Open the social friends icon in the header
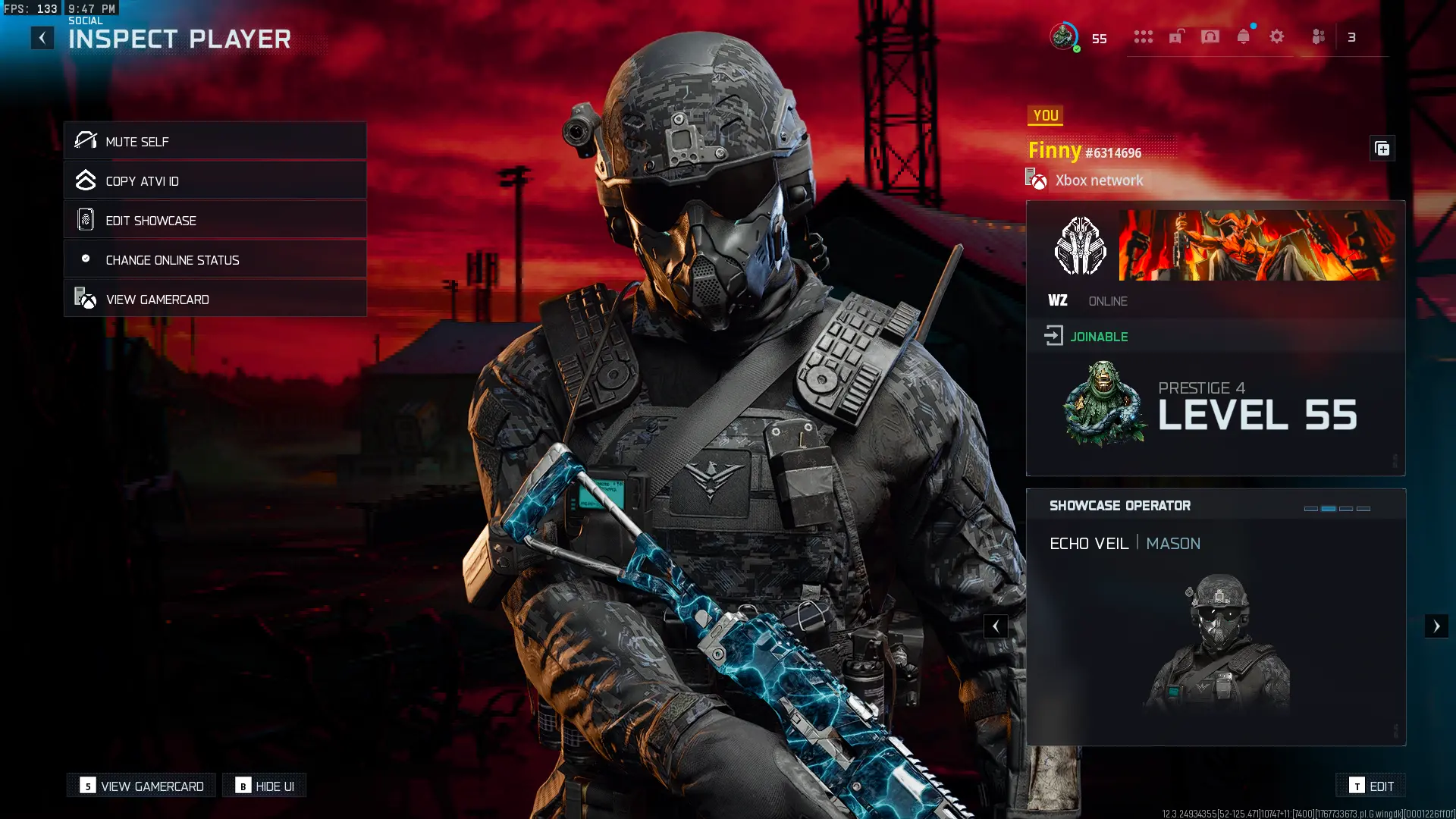The width and height of the screenshot is (1456, 819). pyautogui.click(x=1318, y=36)
